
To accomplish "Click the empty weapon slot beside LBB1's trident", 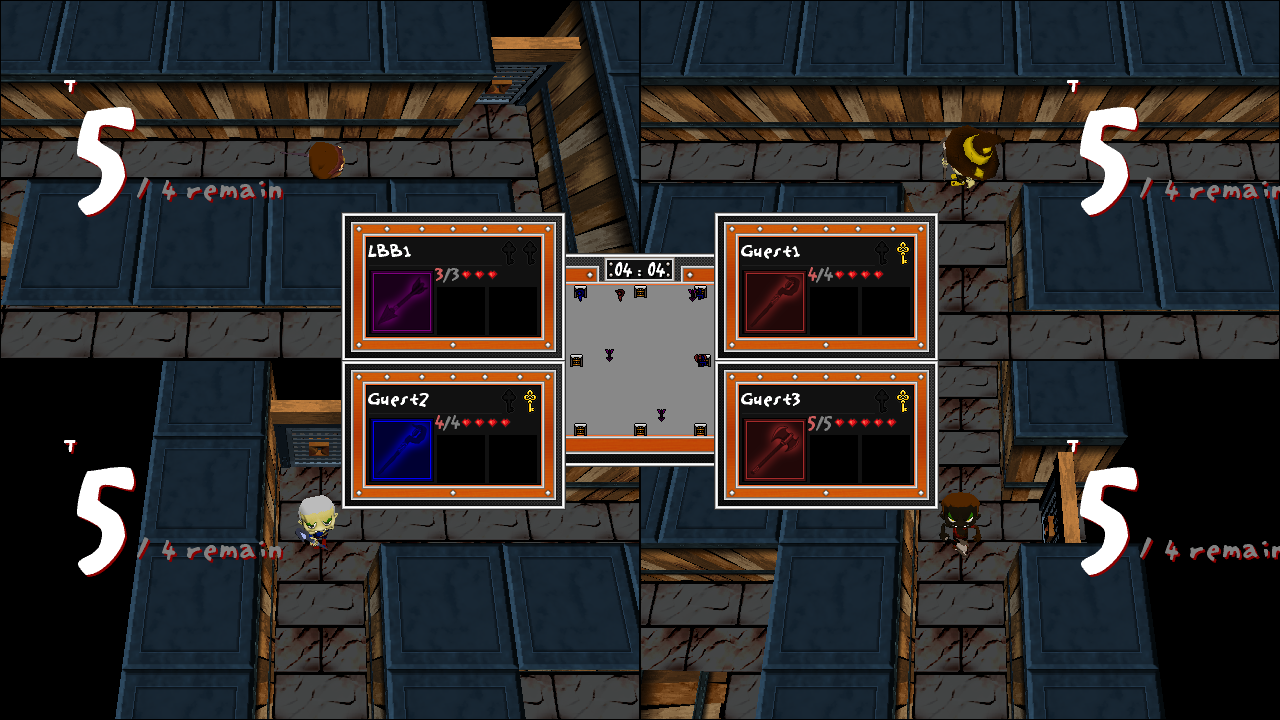I will [x=460, y=312].
